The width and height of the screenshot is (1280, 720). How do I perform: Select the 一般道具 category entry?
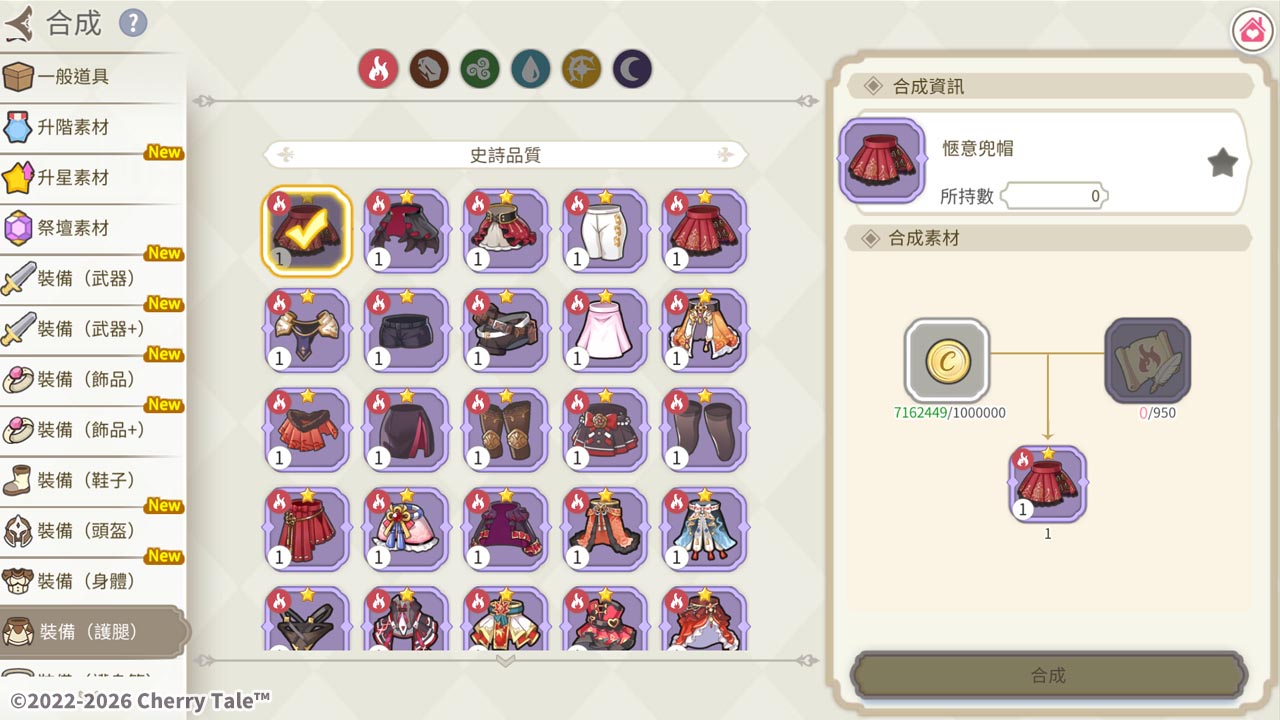90,77
